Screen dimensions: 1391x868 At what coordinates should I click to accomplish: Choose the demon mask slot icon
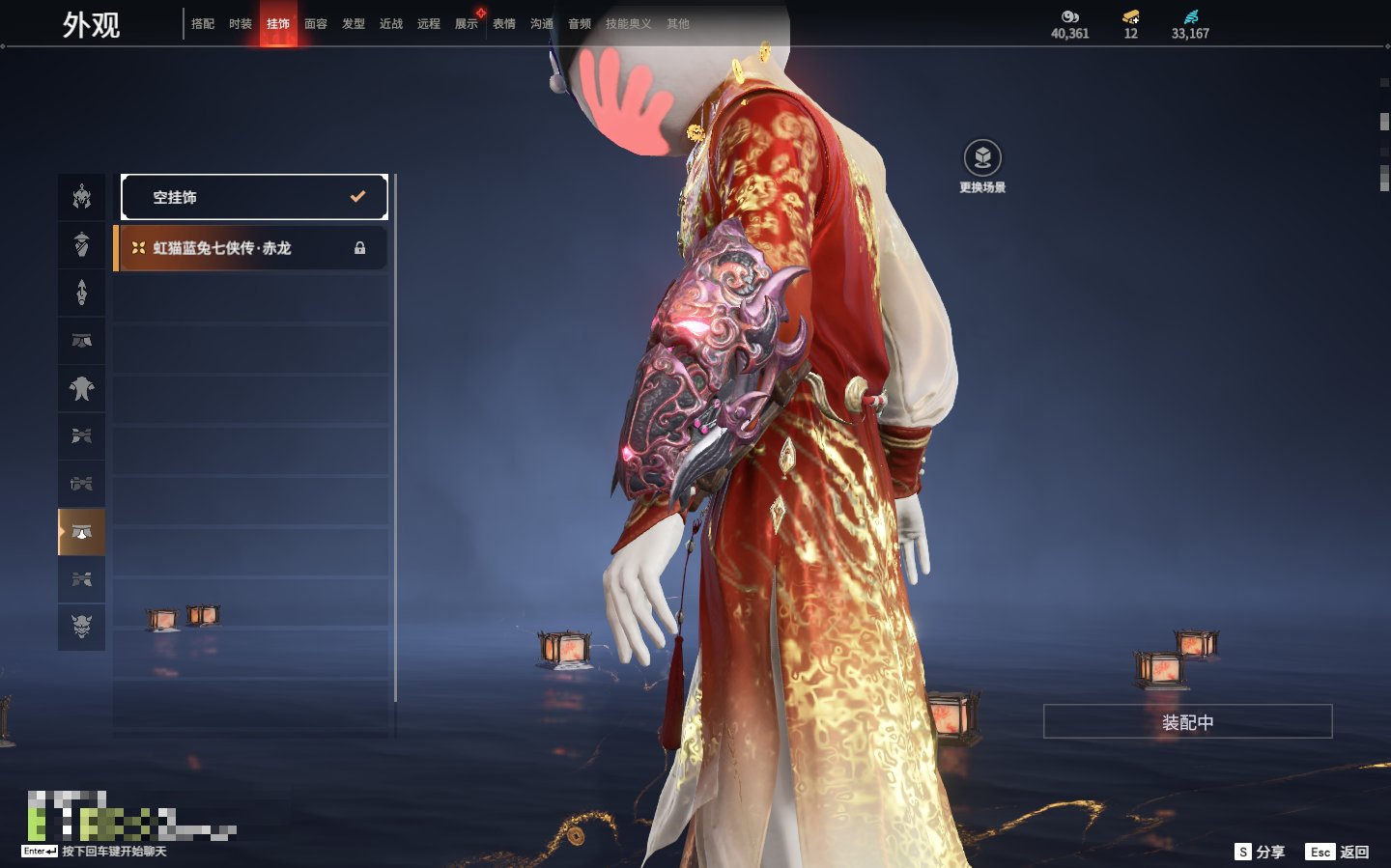click(82, 627)
